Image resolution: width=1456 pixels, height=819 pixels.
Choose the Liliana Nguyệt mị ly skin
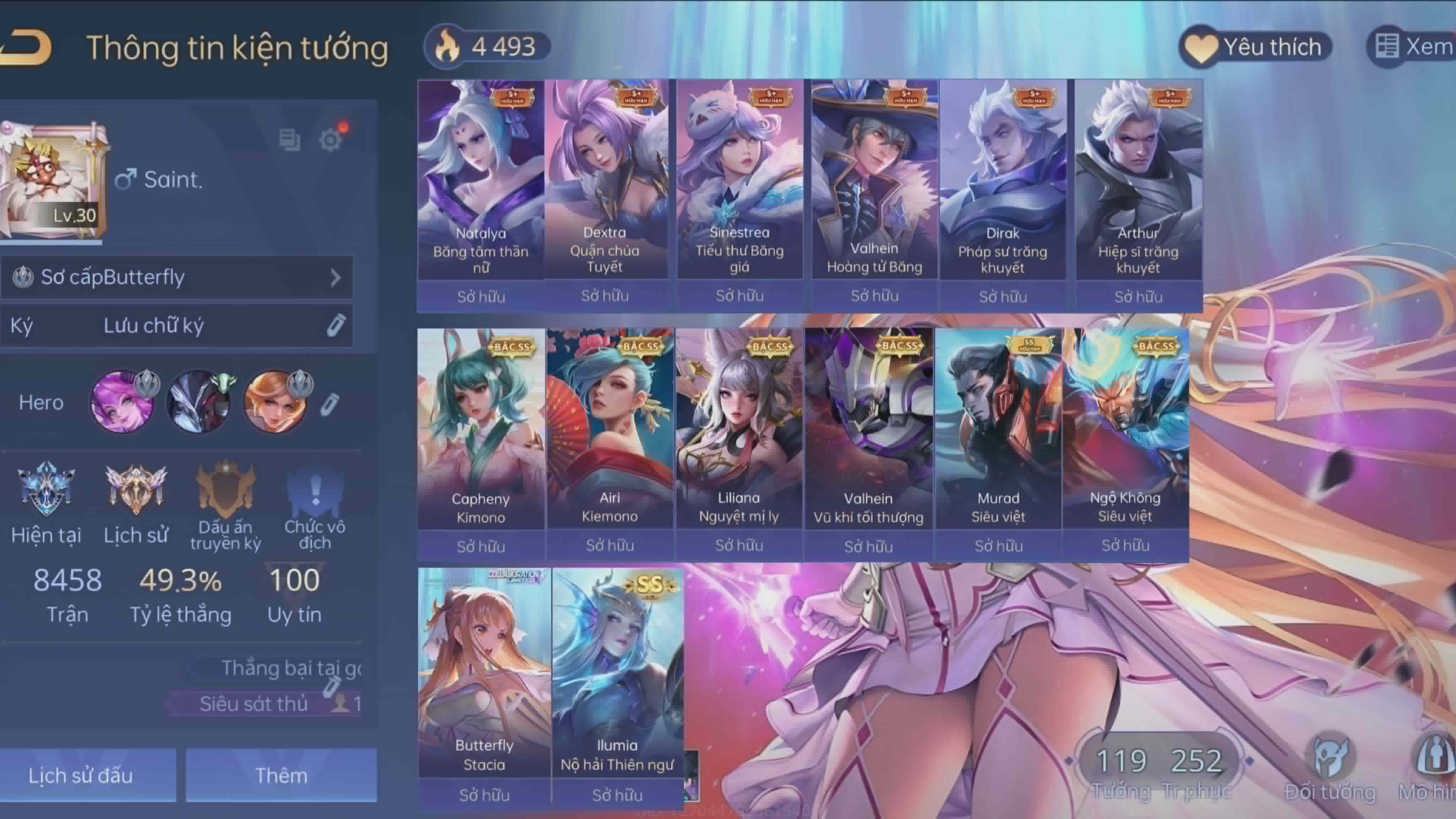point(739,429)
